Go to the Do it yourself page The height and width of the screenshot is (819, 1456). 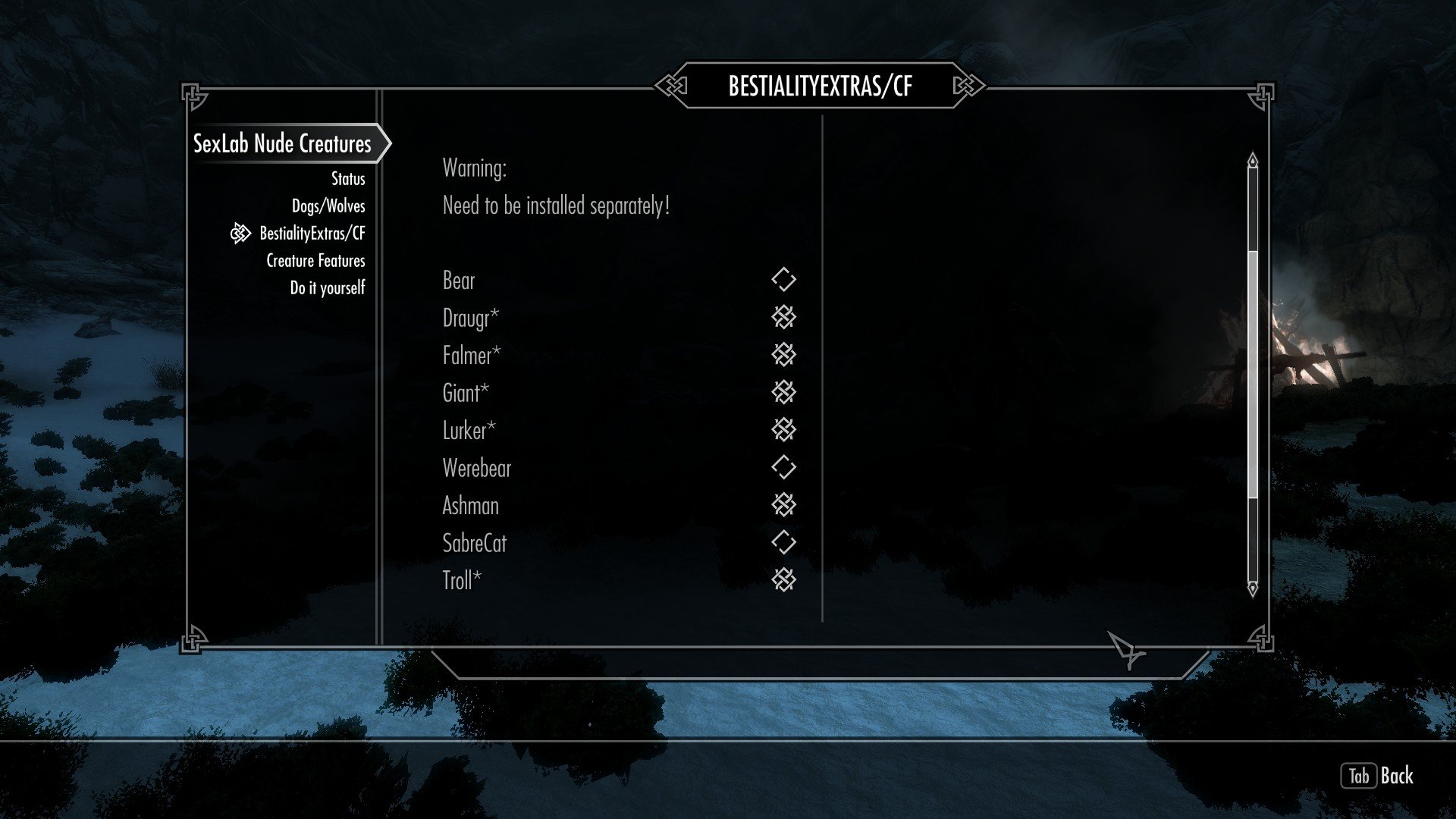(328, 288)
